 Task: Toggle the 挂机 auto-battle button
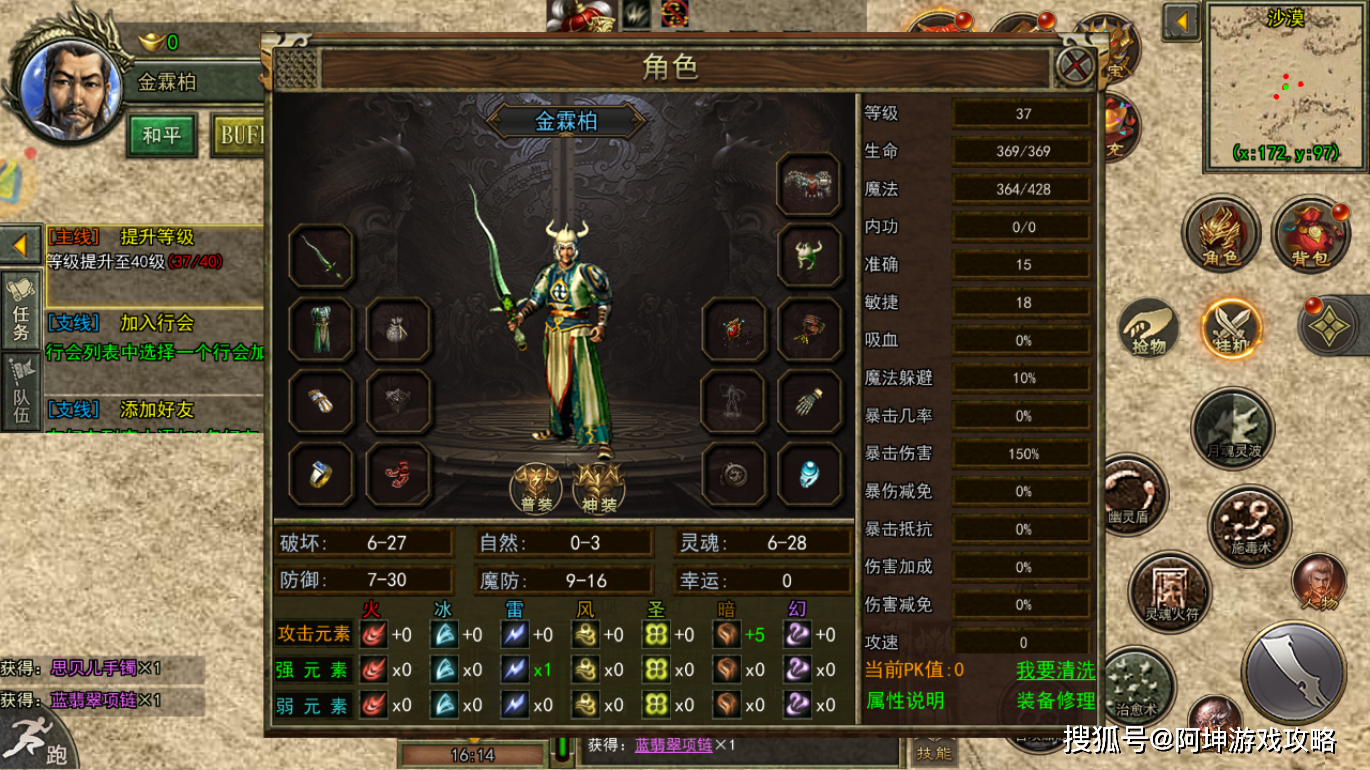point(1231,328)
